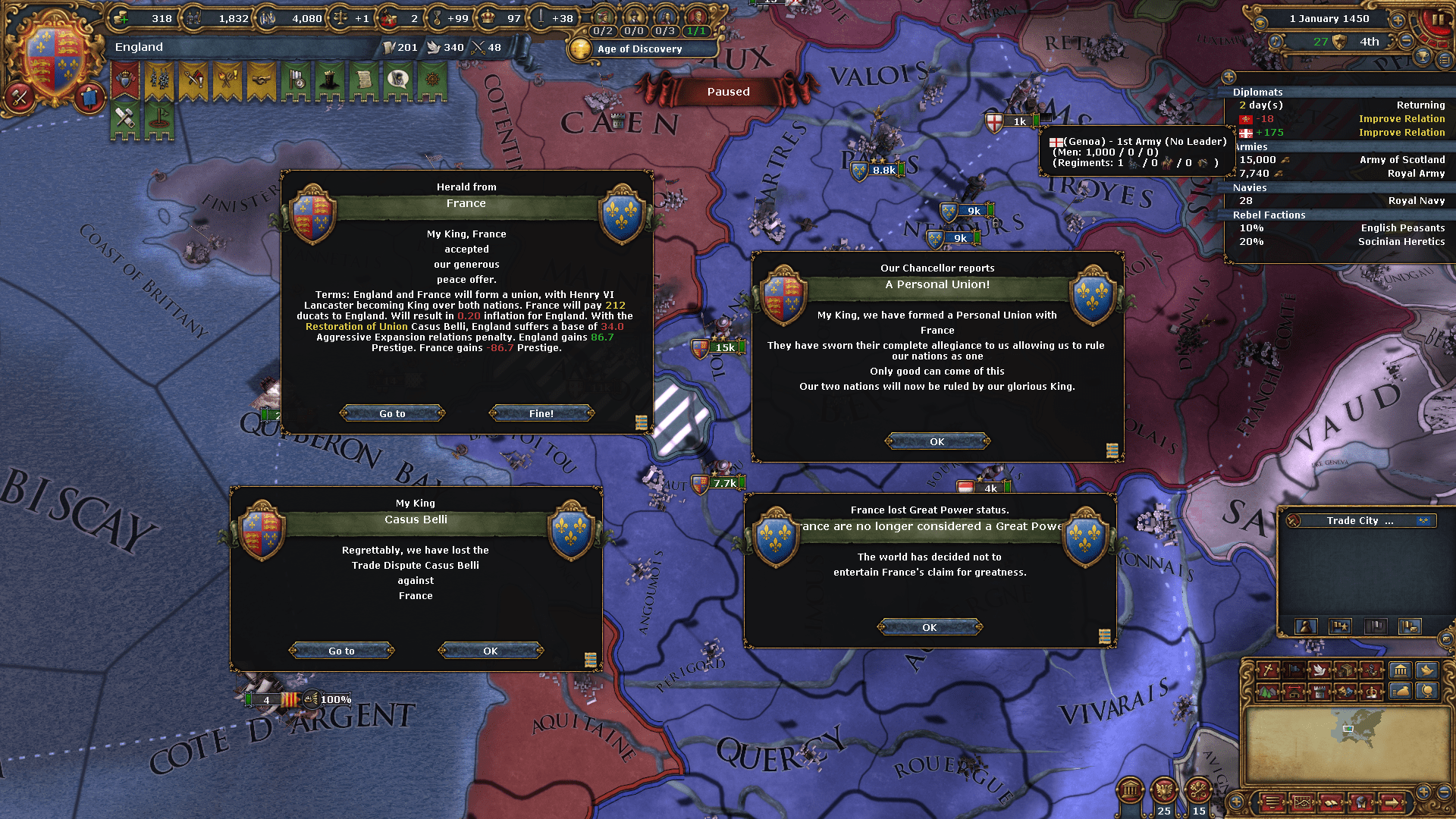Toggle the culture masks mapmode icon
1456x819 pixels.
(x=1344, y=692)
